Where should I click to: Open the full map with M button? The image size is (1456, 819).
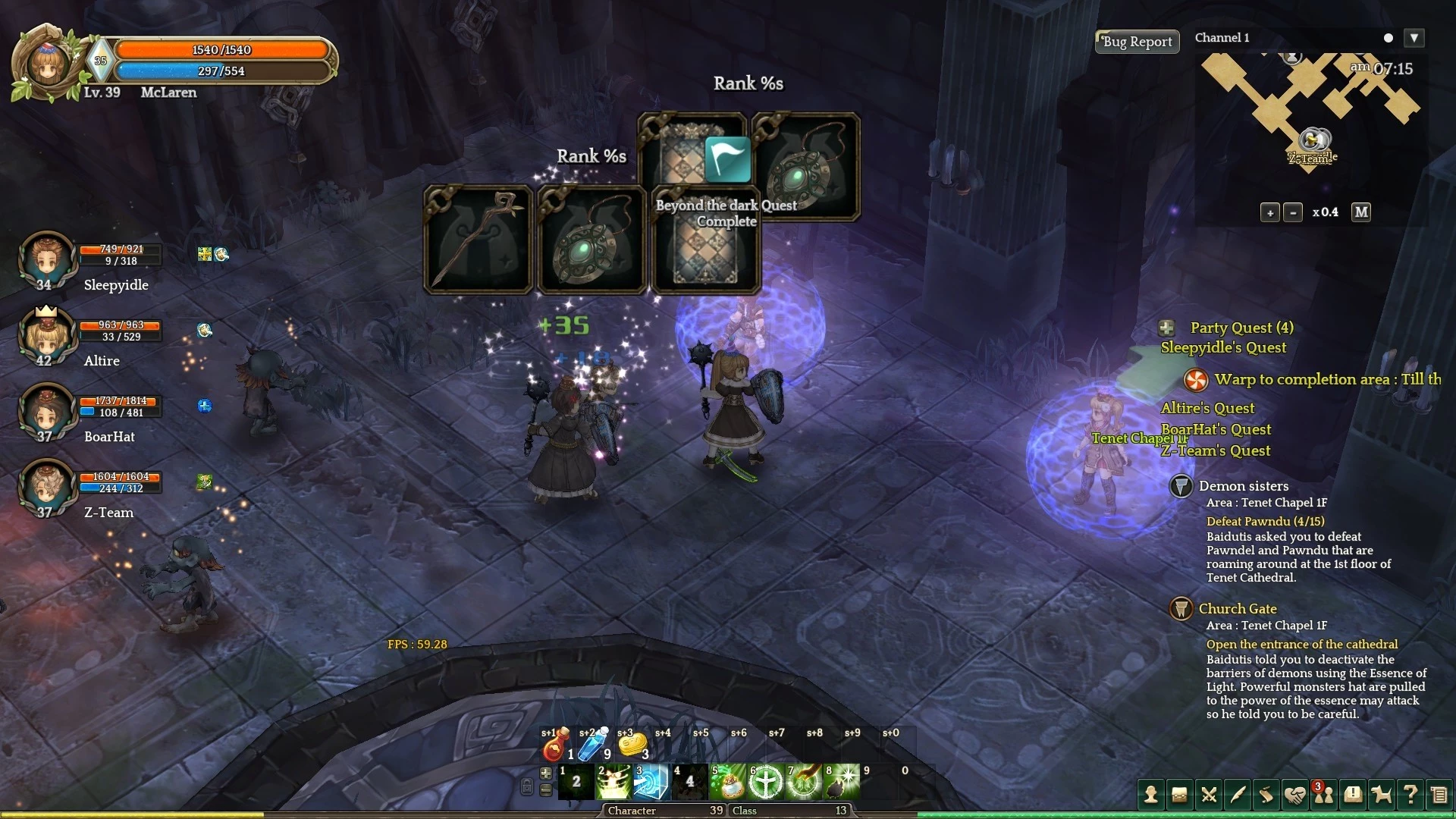point(1361,212)
